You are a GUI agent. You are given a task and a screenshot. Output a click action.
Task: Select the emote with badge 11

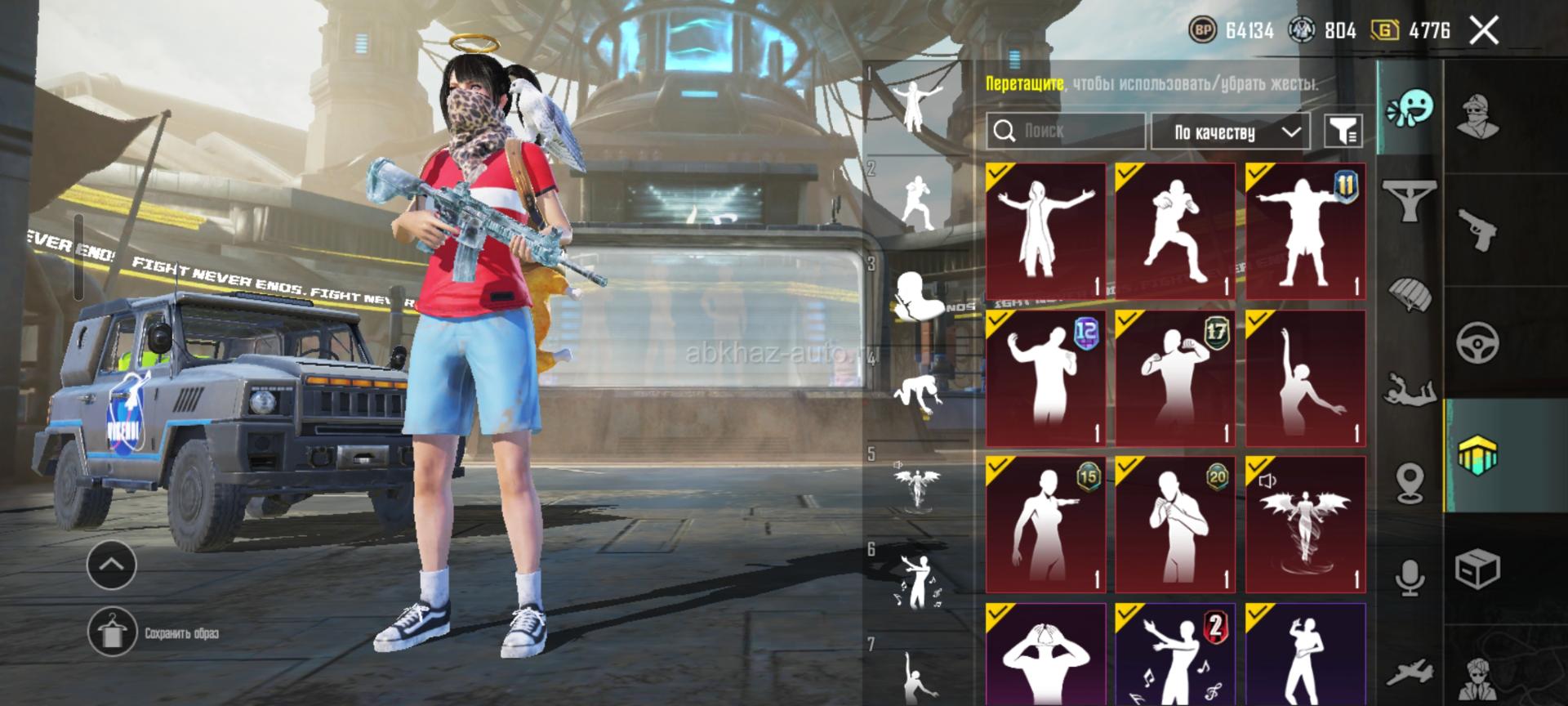click(1305, 231)
